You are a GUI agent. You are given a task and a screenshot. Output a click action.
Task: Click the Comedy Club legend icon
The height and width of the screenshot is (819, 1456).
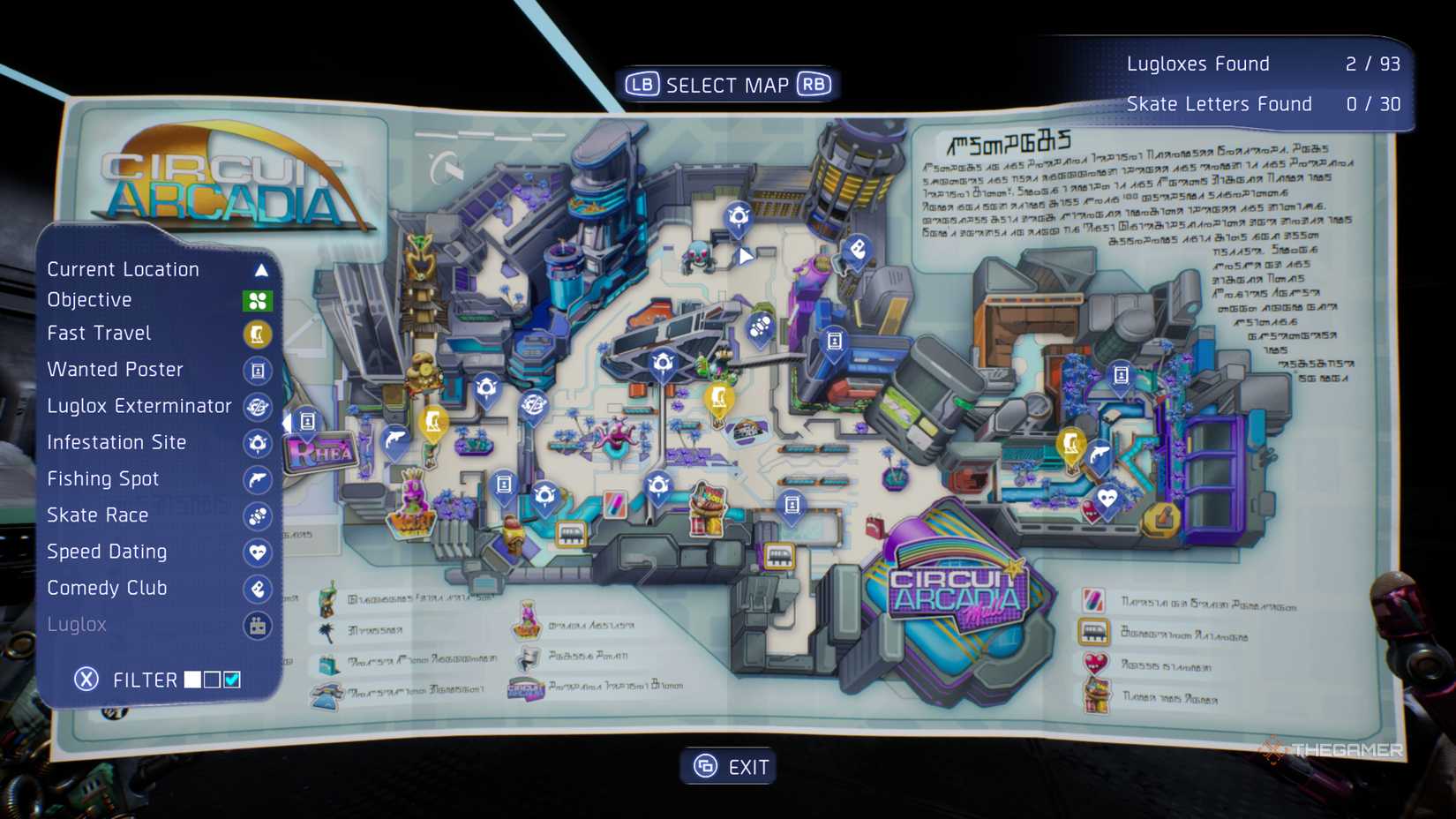pyautogui.click(x=258, y=589)
